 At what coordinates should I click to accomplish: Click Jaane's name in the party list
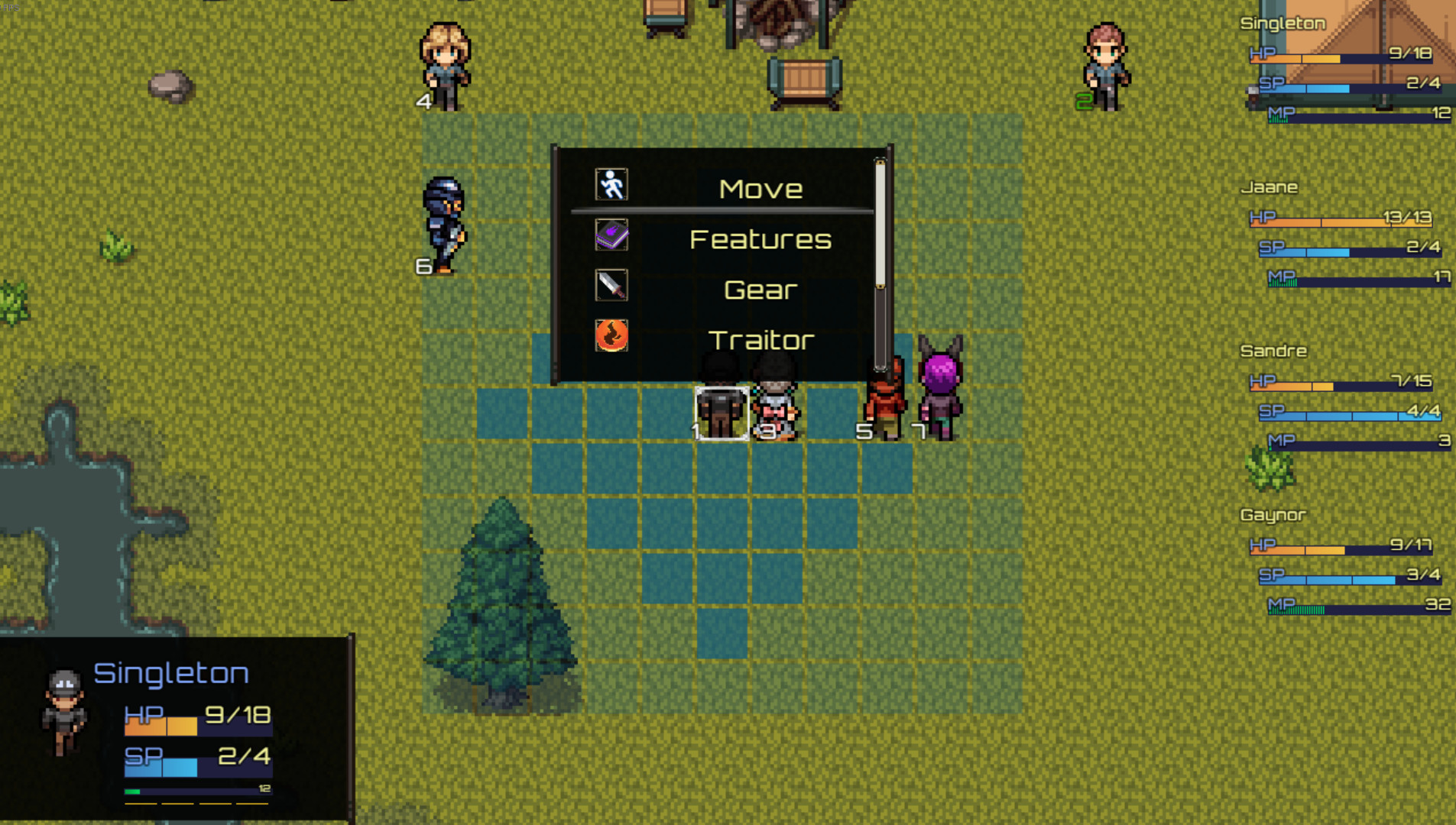1271,186
